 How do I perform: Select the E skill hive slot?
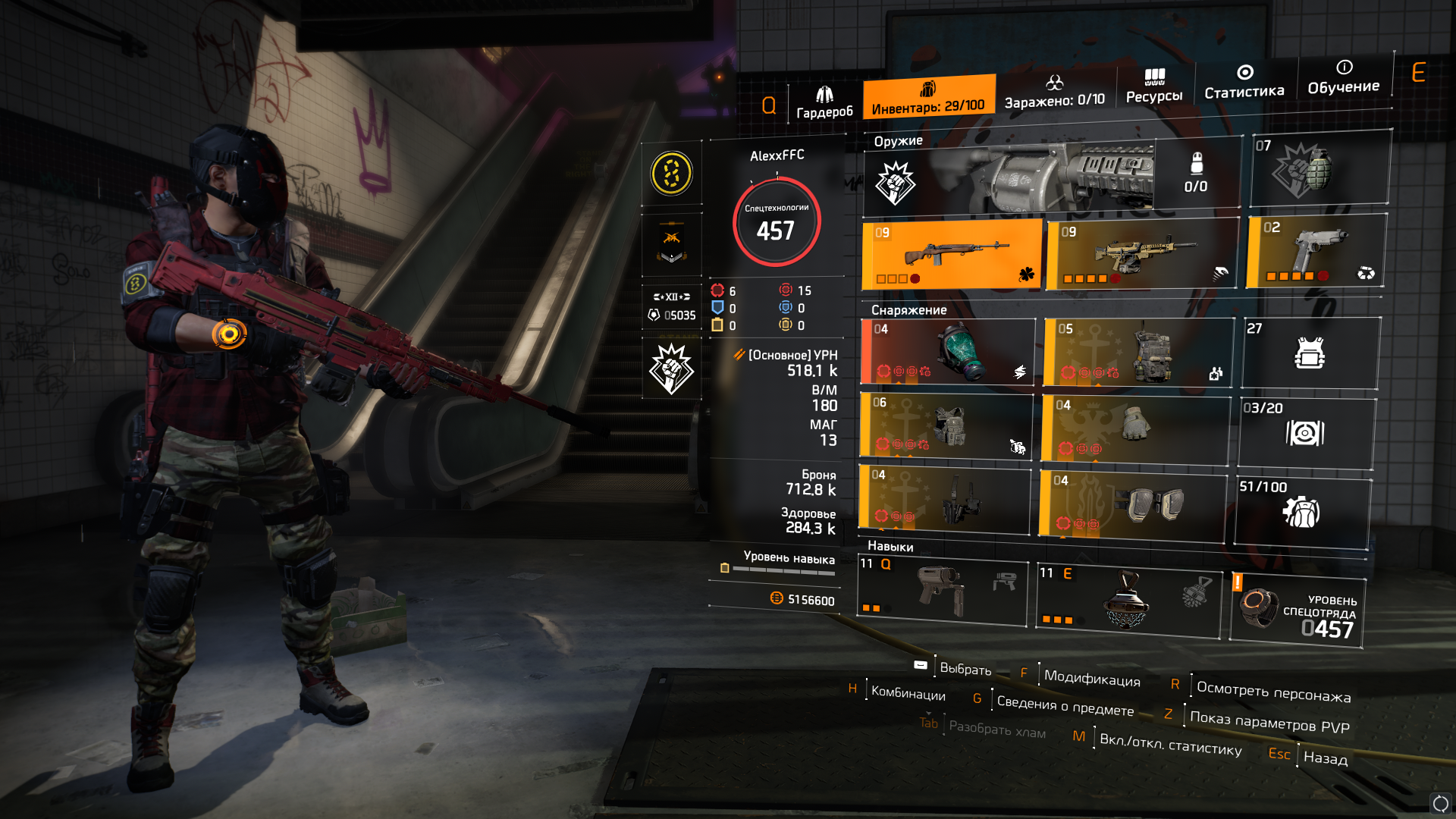pyautogui.click(x=1128, y=599)
